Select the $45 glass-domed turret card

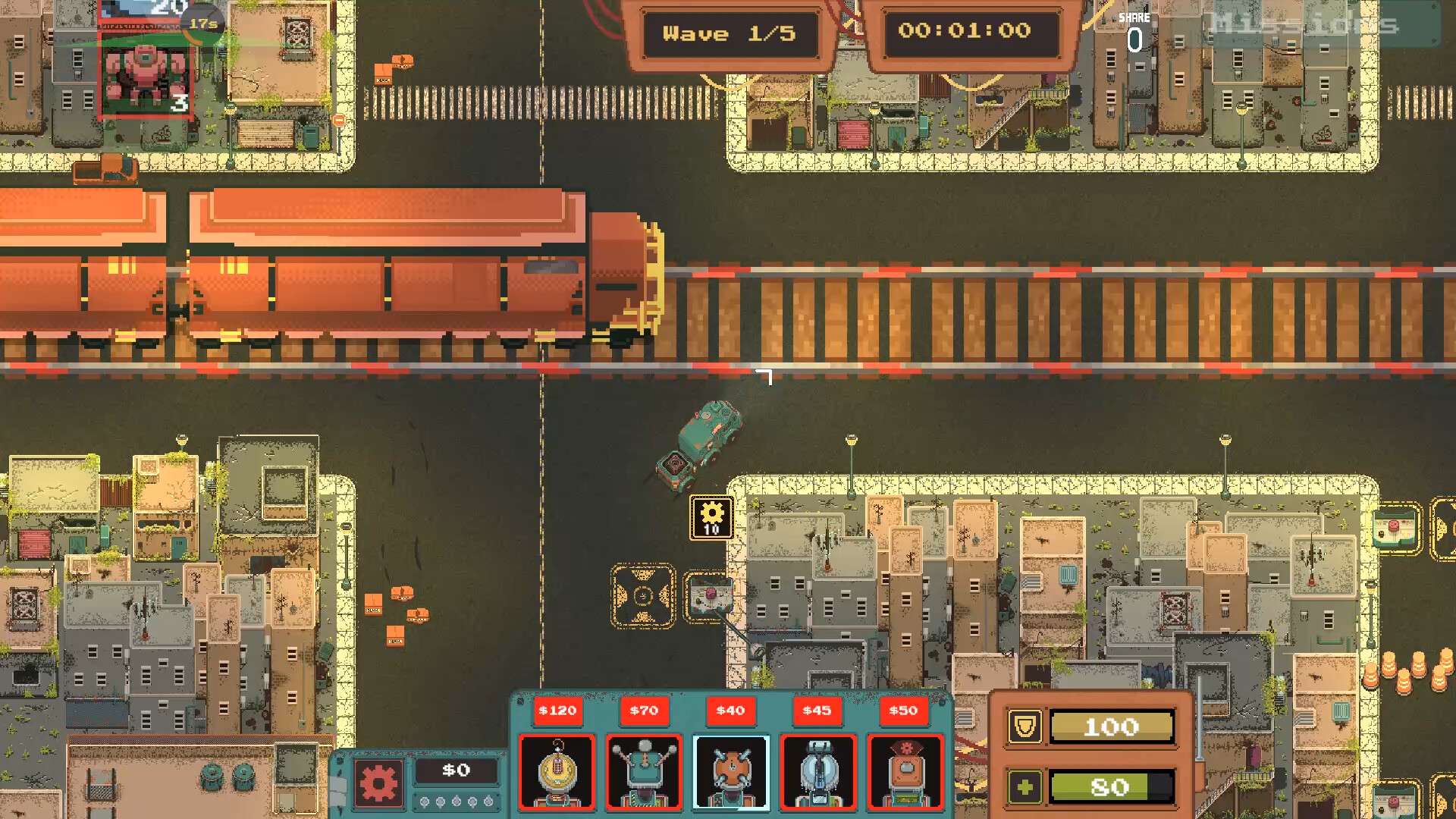(817, 771)
